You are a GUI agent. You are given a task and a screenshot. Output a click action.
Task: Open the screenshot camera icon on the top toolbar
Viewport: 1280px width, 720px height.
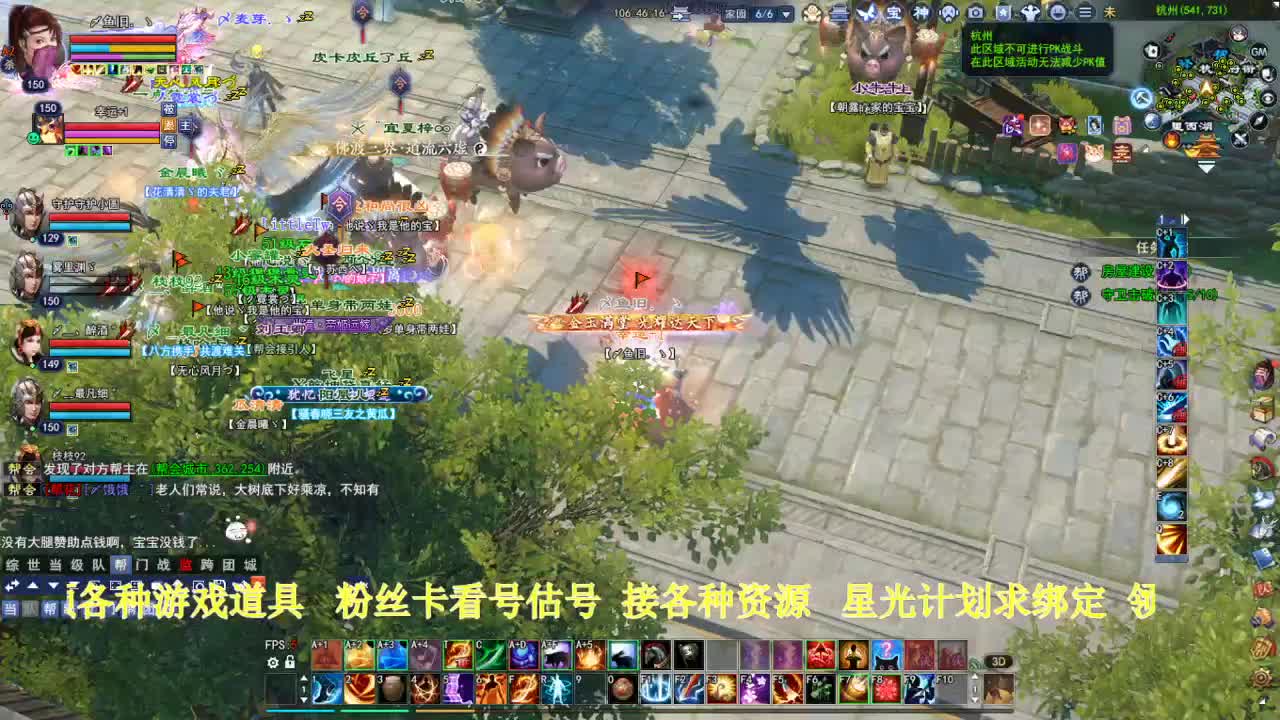[x=974, y=13]
